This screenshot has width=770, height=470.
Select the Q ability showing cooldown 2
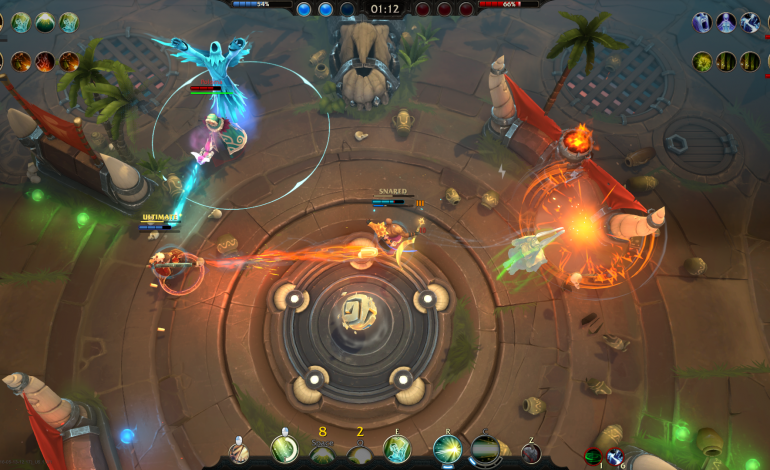click(360, 454)
